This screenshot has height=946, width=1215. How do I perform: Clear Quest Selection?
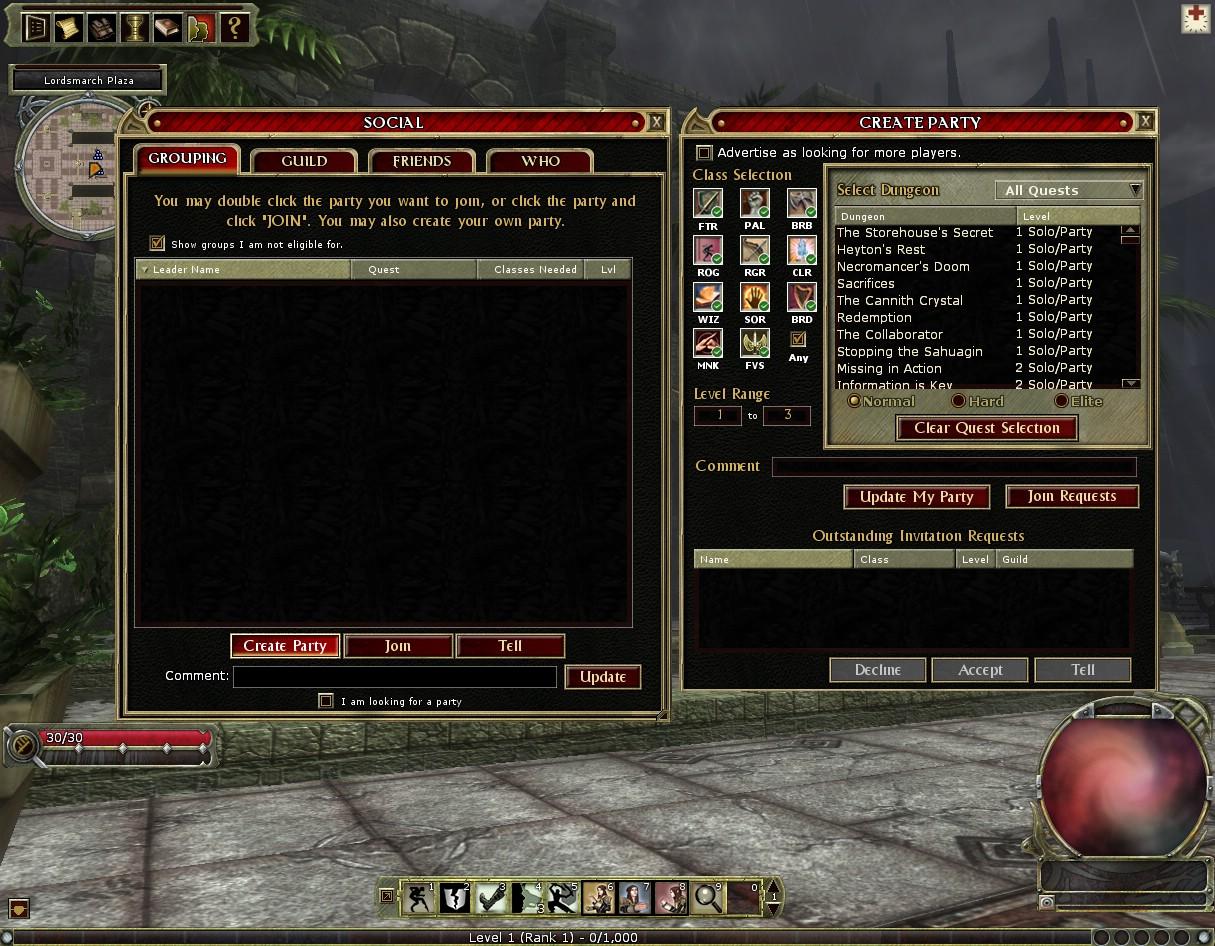point(986,428)
